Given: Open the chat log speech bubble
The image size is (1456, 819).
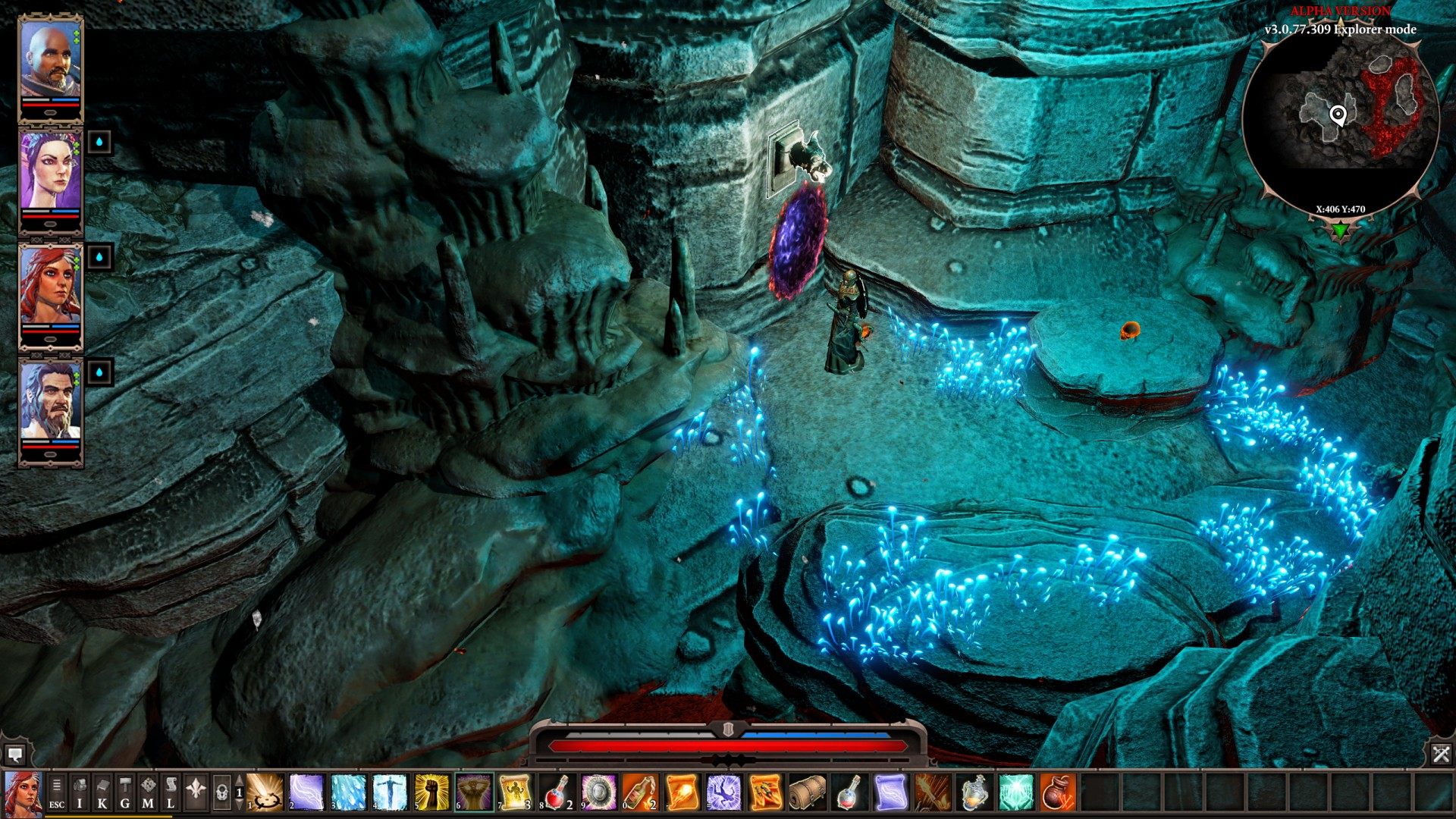Looking at the screenshot, I should [14, 755].
